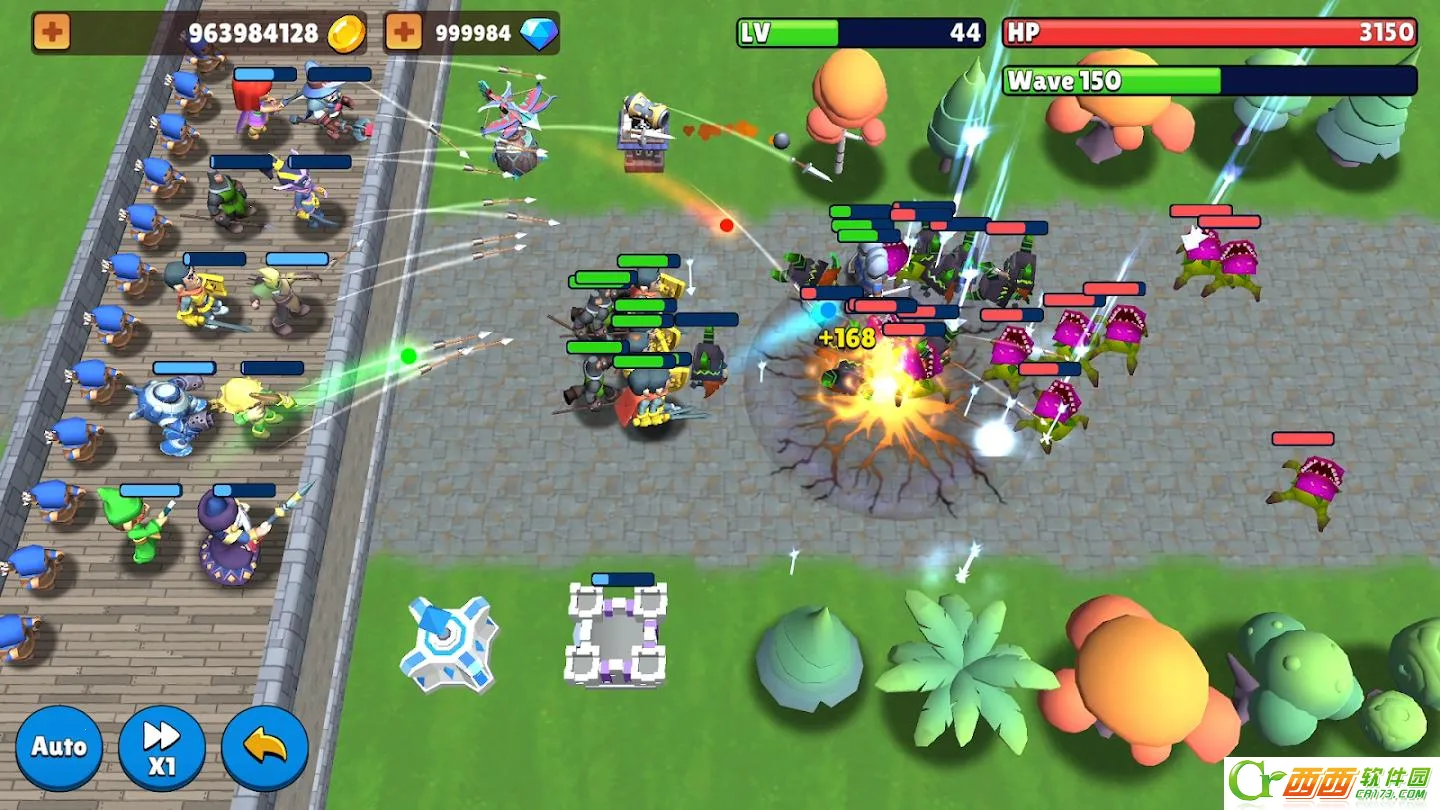The image size is (1440, 810).
Task: Go back using the yellow arrow button
Action: point(265,747)
